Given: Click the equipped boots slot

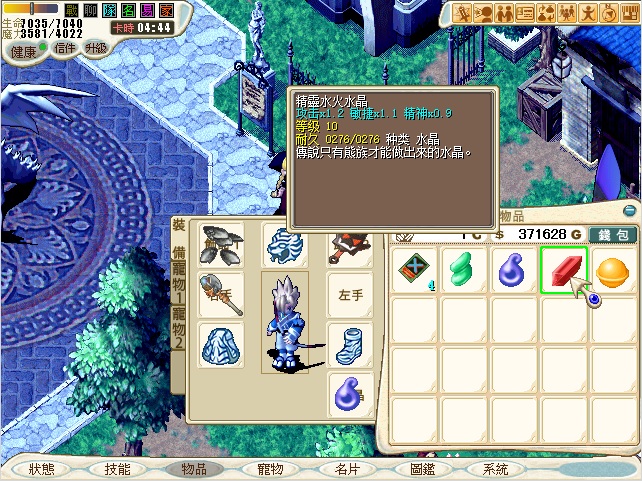Looking at the screenshot, I should 349,344.
